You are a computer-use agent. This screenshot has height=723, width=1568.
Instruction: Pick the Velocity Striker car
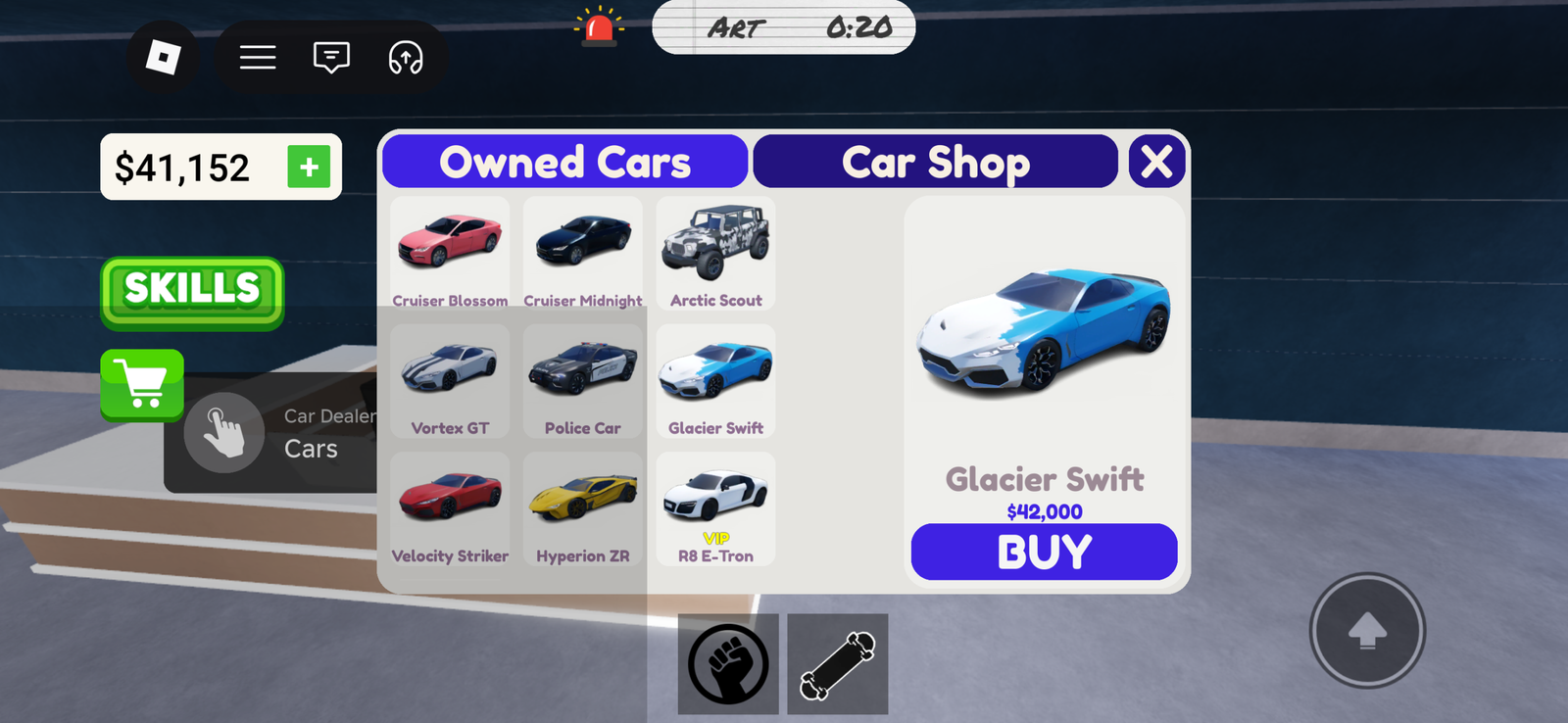(450, 507)
